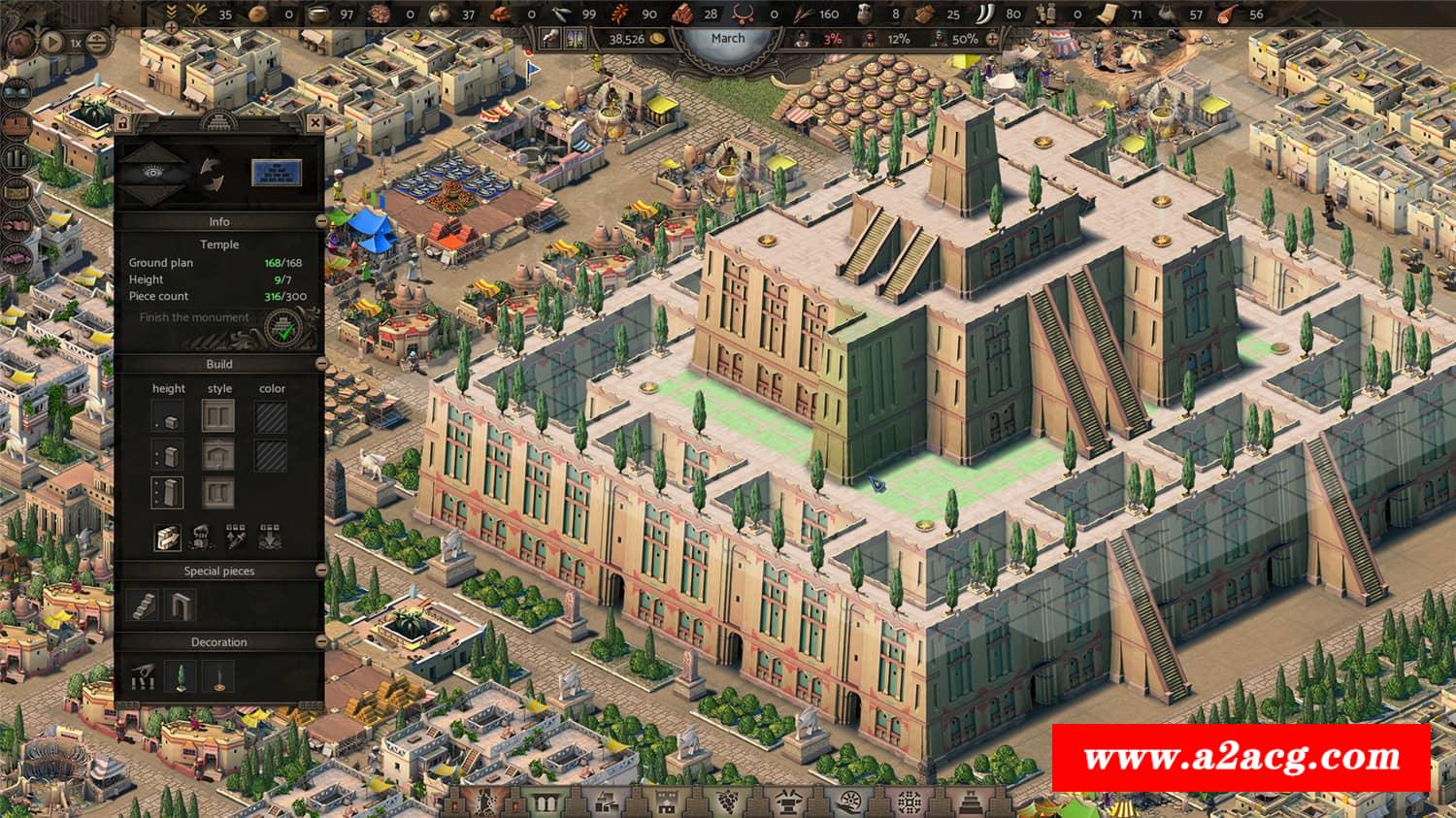Select the lowest block height option
This screenshot has width=1456, height=818.
(x=167, y=418)
